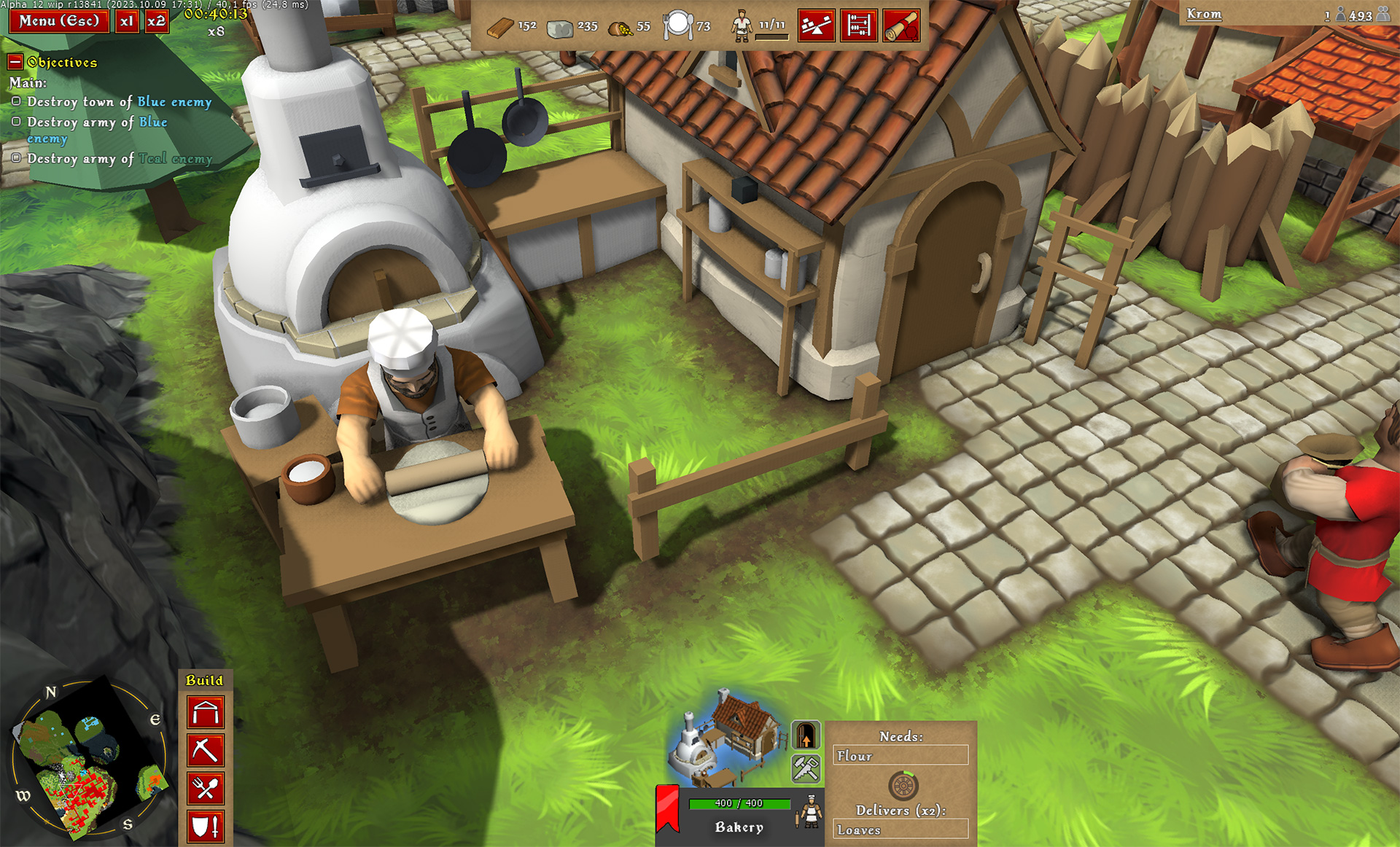
Task: Check the Destroy town of Blue enemy objective
Action: coord(16,101)
